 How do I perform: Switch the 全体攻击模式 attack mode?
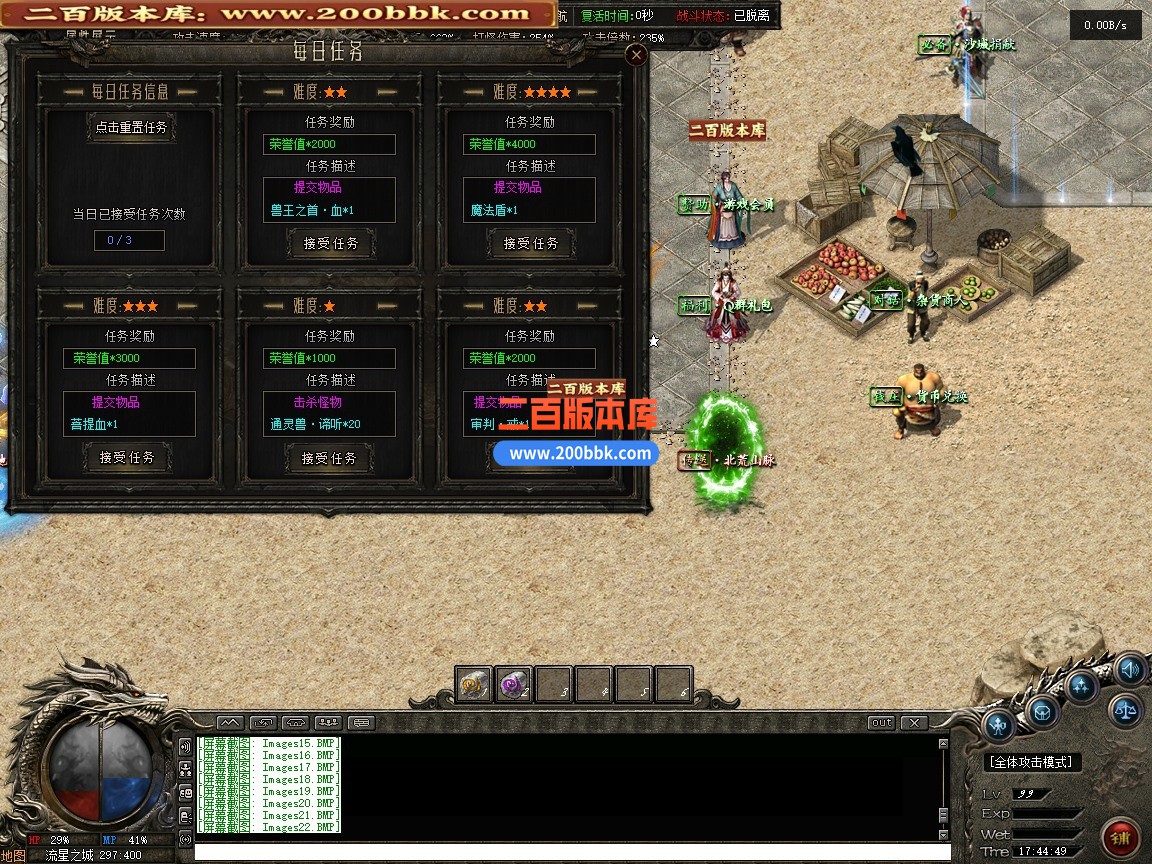[x=1031, y=762]
